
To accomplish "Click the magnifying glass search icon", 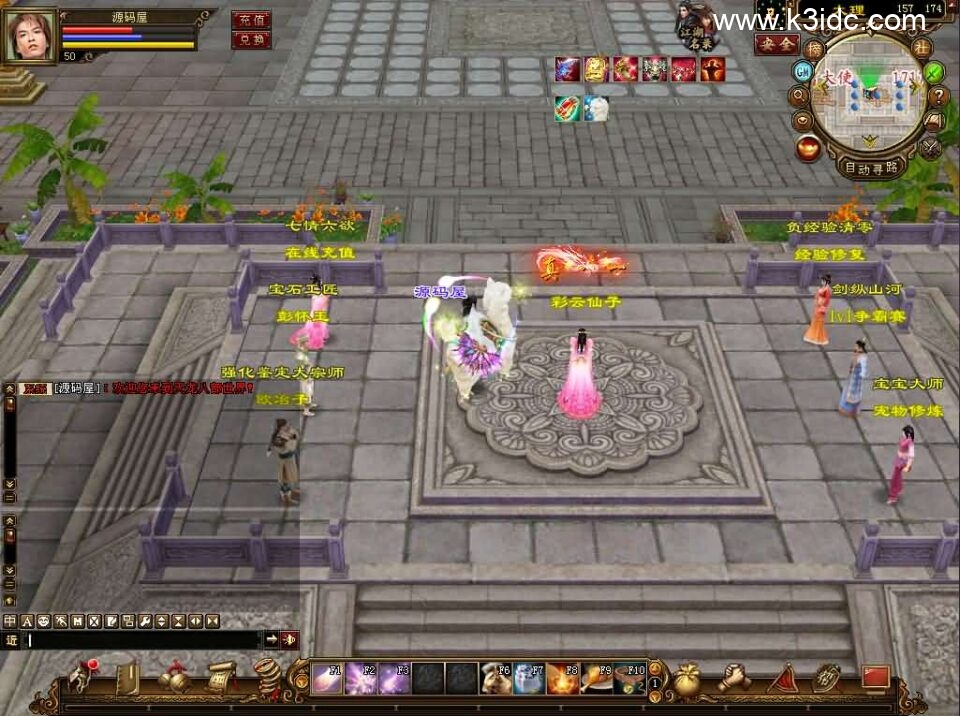I will tap(799, 96).
